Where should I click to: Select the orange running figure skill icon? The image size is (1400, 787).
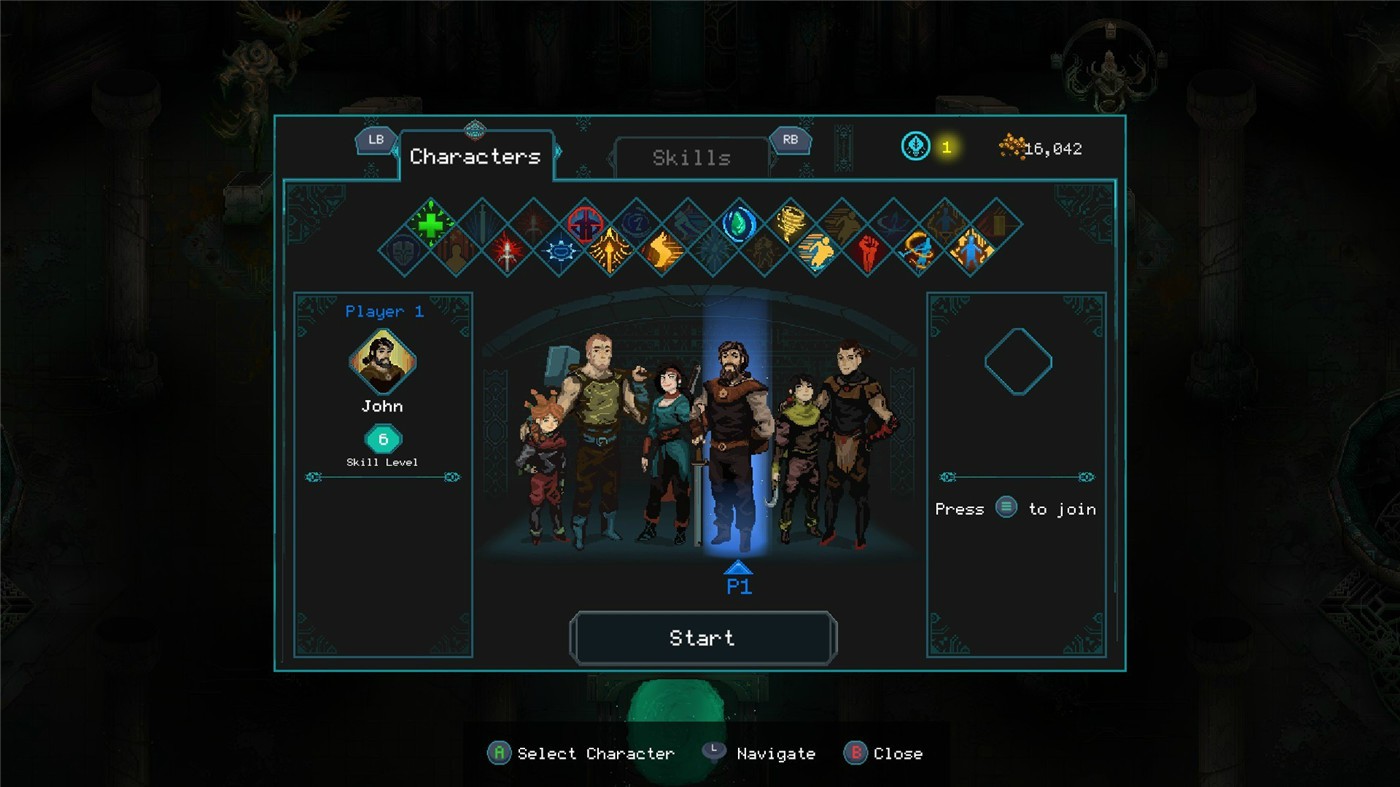(817, 250)
